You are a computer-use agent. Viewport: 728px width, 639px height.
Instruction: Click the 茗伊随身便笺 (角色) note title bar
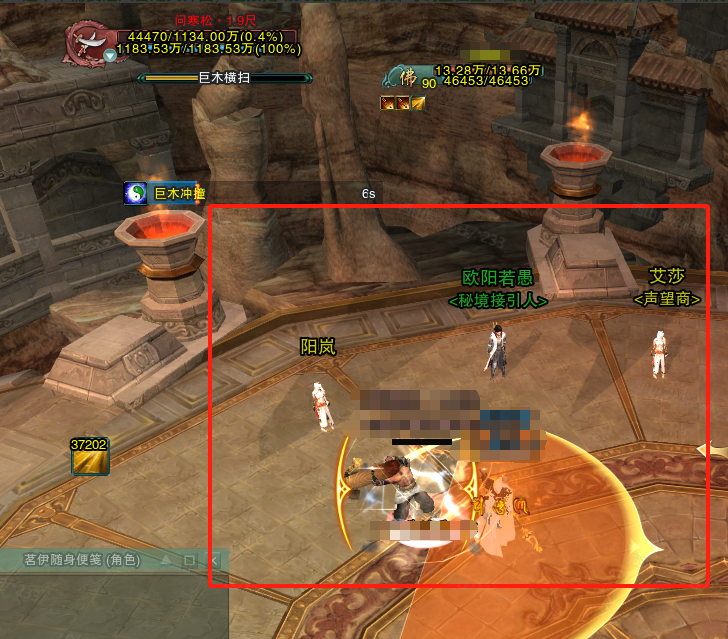[x=80, y=561]
